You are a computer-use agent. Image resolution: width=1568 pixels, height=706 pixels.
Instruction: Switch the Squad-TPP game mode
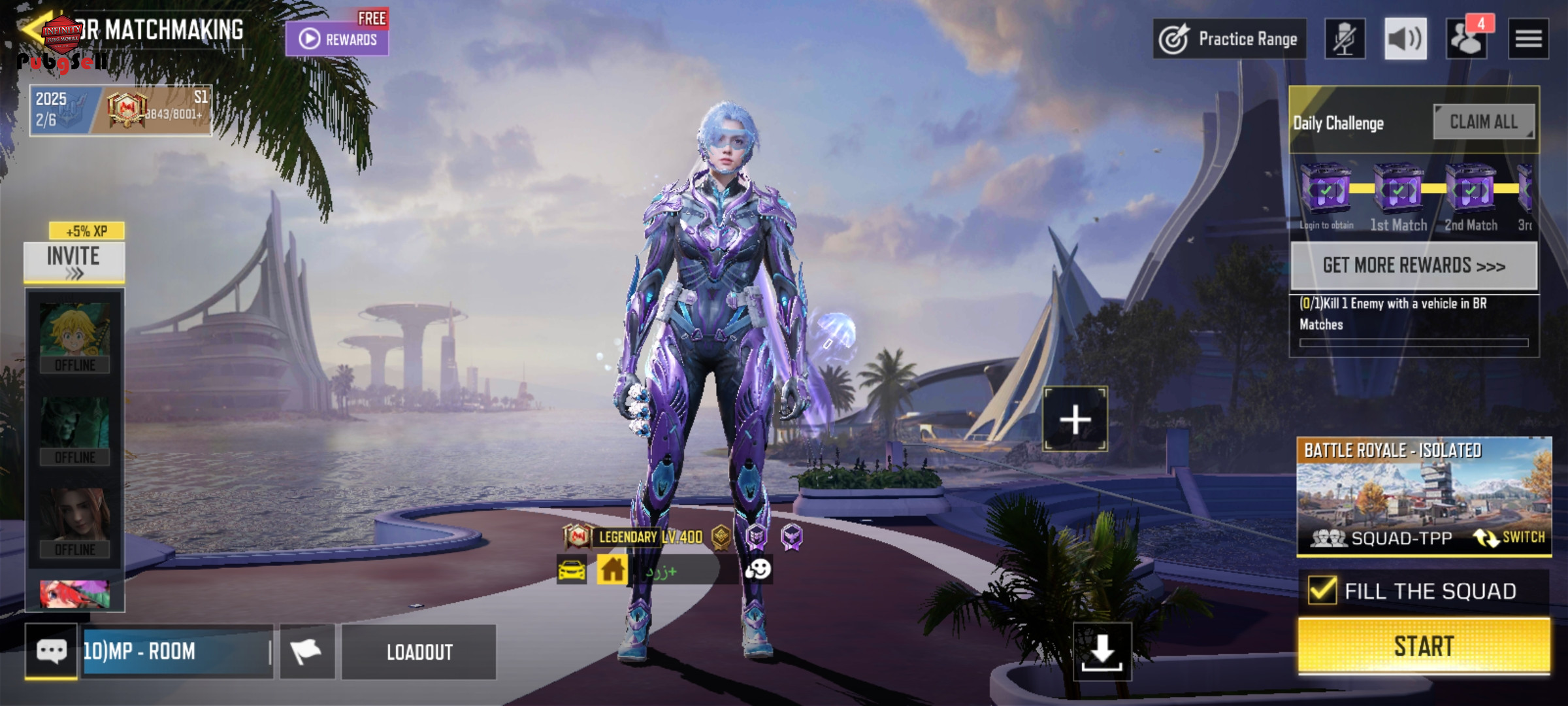pyautogui.click(x=1510, y=537)
